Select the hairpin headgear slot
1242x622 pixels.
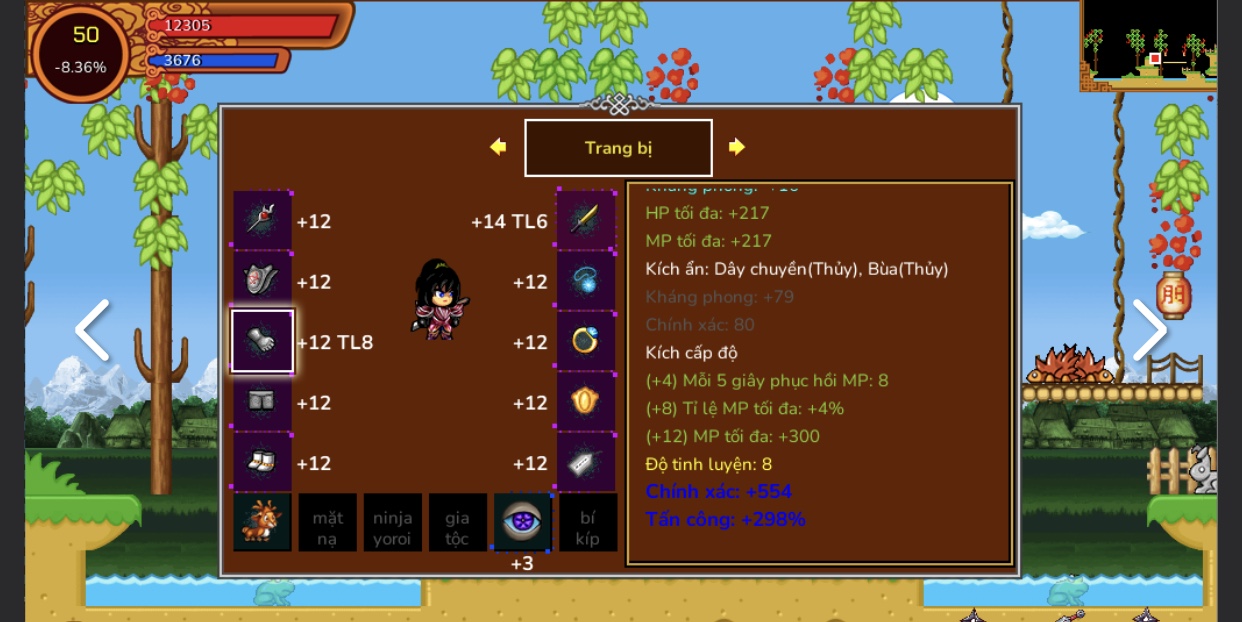[x=263, y=220]
